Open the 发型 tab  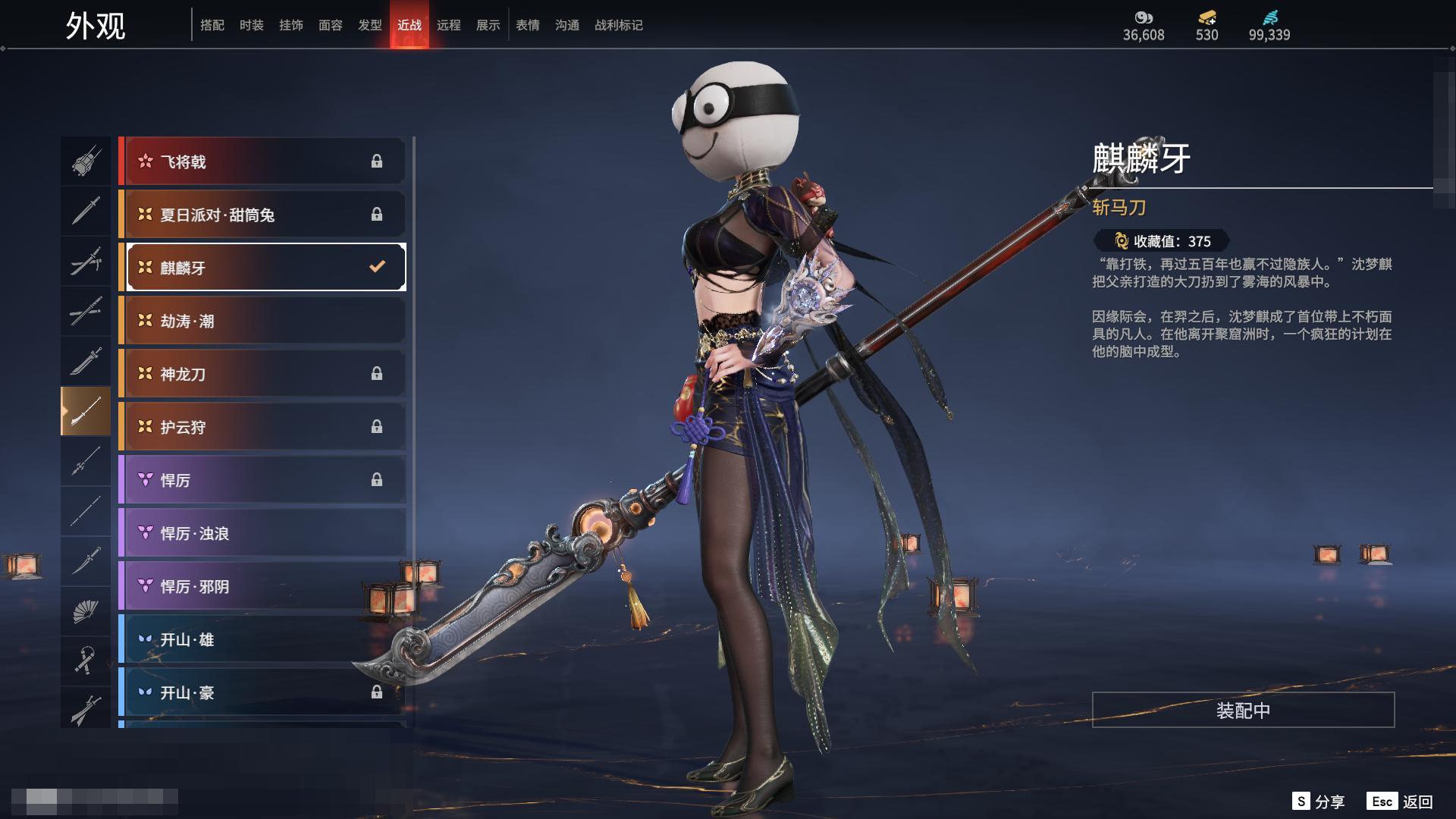(x=369, y=26)
